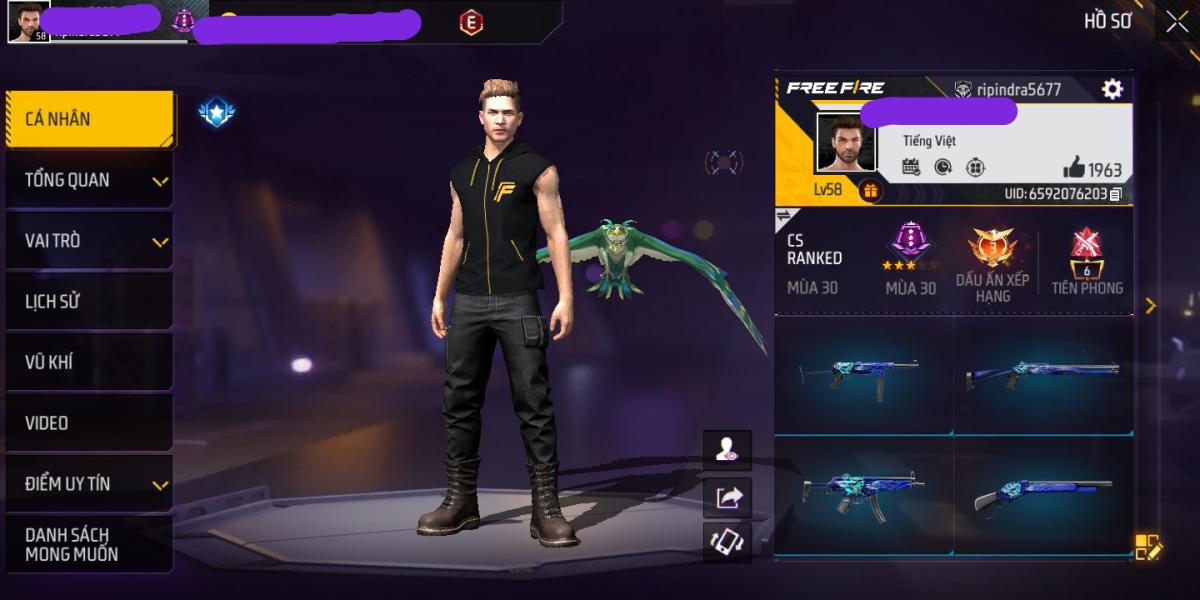Viewport: 1200px width, 600px height.
Task: Click the yellow arrow to next page
Action: coord(1150,306)
